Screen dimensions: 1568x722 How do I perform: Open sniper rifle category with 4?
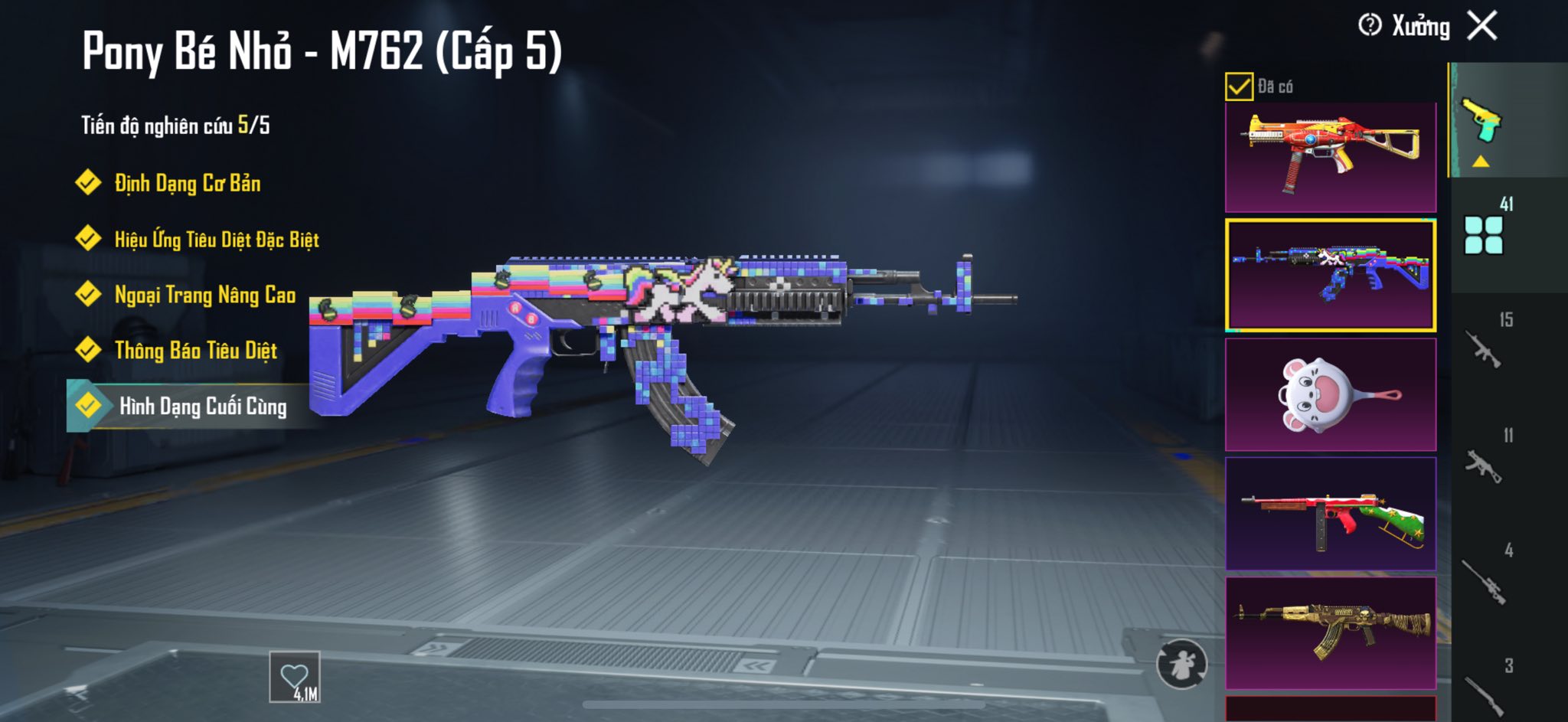[x=1484, y=579]
